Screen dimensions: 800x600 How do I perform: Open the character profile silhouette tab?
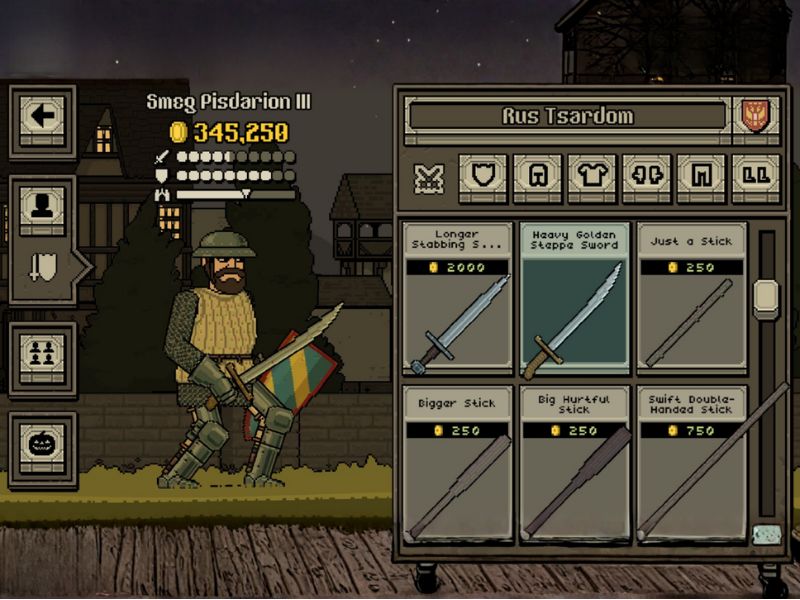click(42, 205)
